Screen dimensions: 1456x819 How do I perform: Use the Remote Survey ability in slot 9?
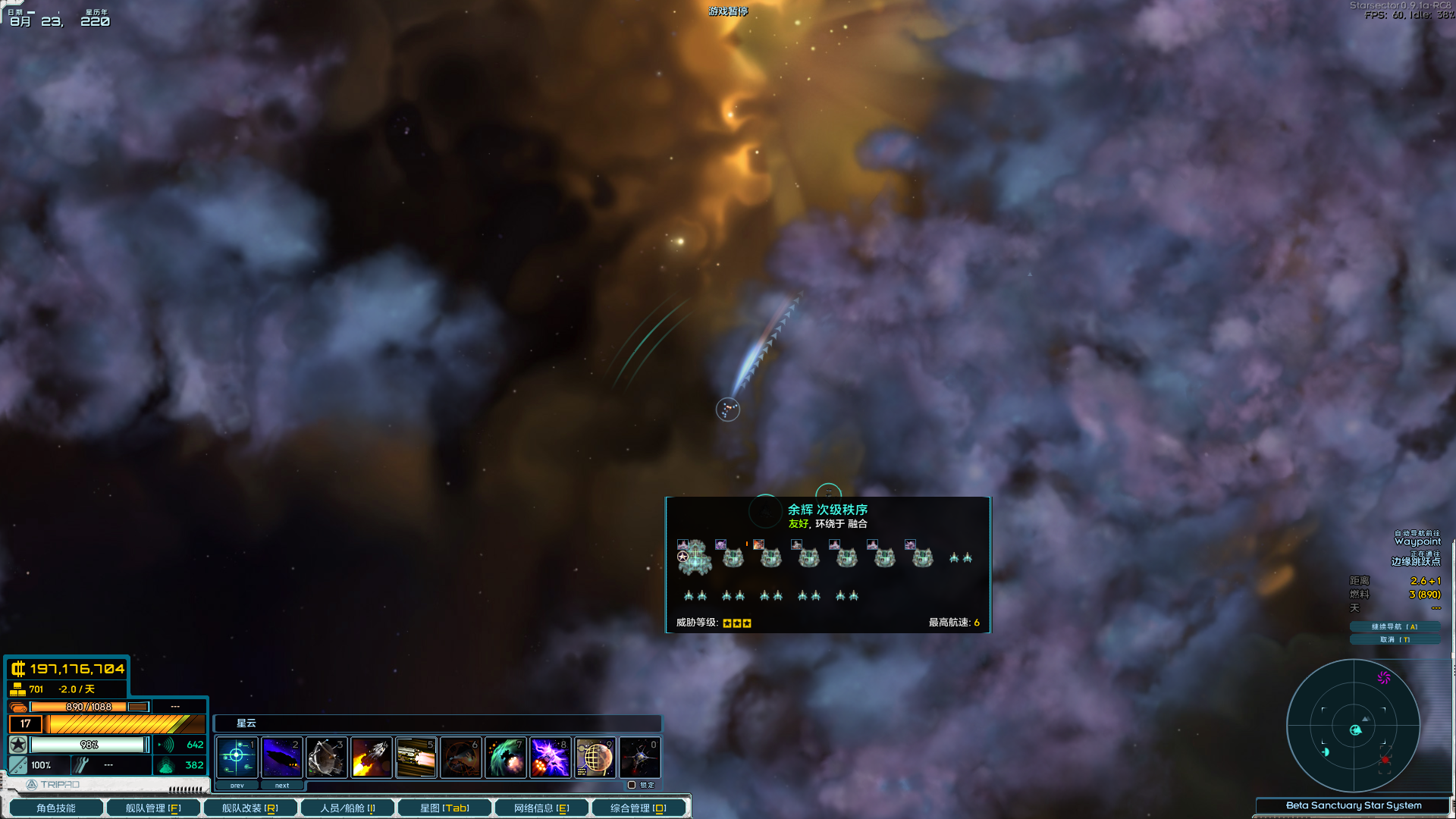pyautogui.click(x=595, y=757)
